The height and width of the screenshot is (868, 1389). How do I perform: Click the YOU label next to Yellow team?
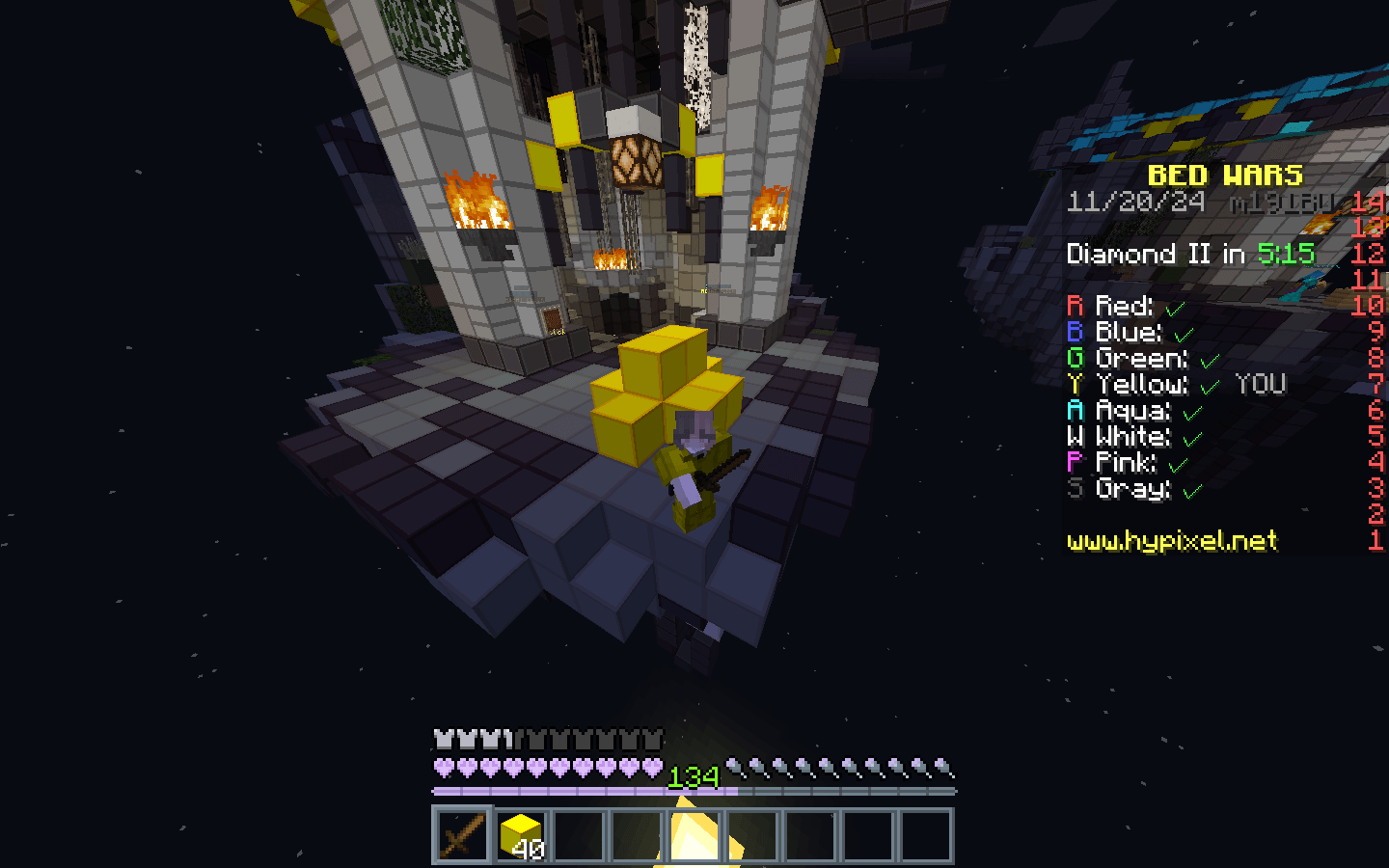point(1259,384)
